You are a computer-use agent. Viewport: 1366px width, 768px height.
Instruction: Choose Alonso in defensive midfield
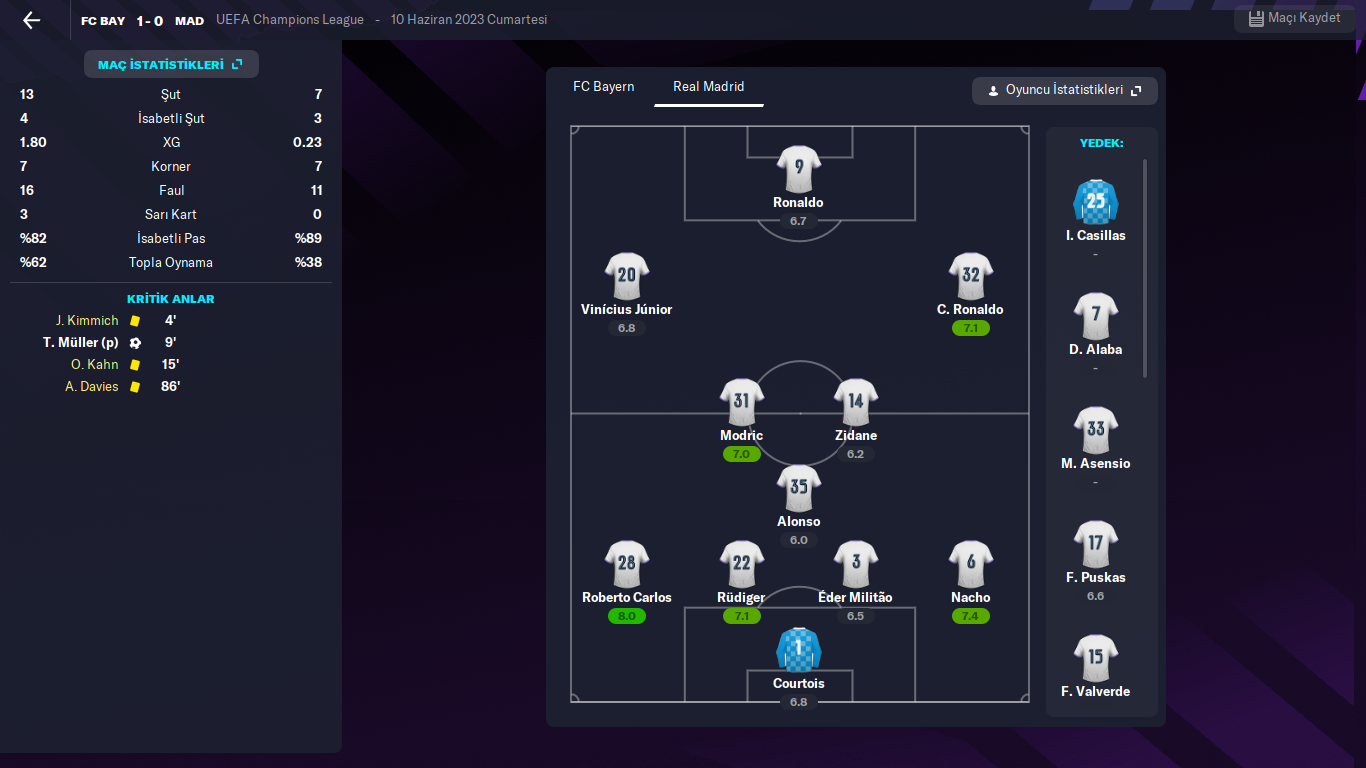(x=798, y=489)
